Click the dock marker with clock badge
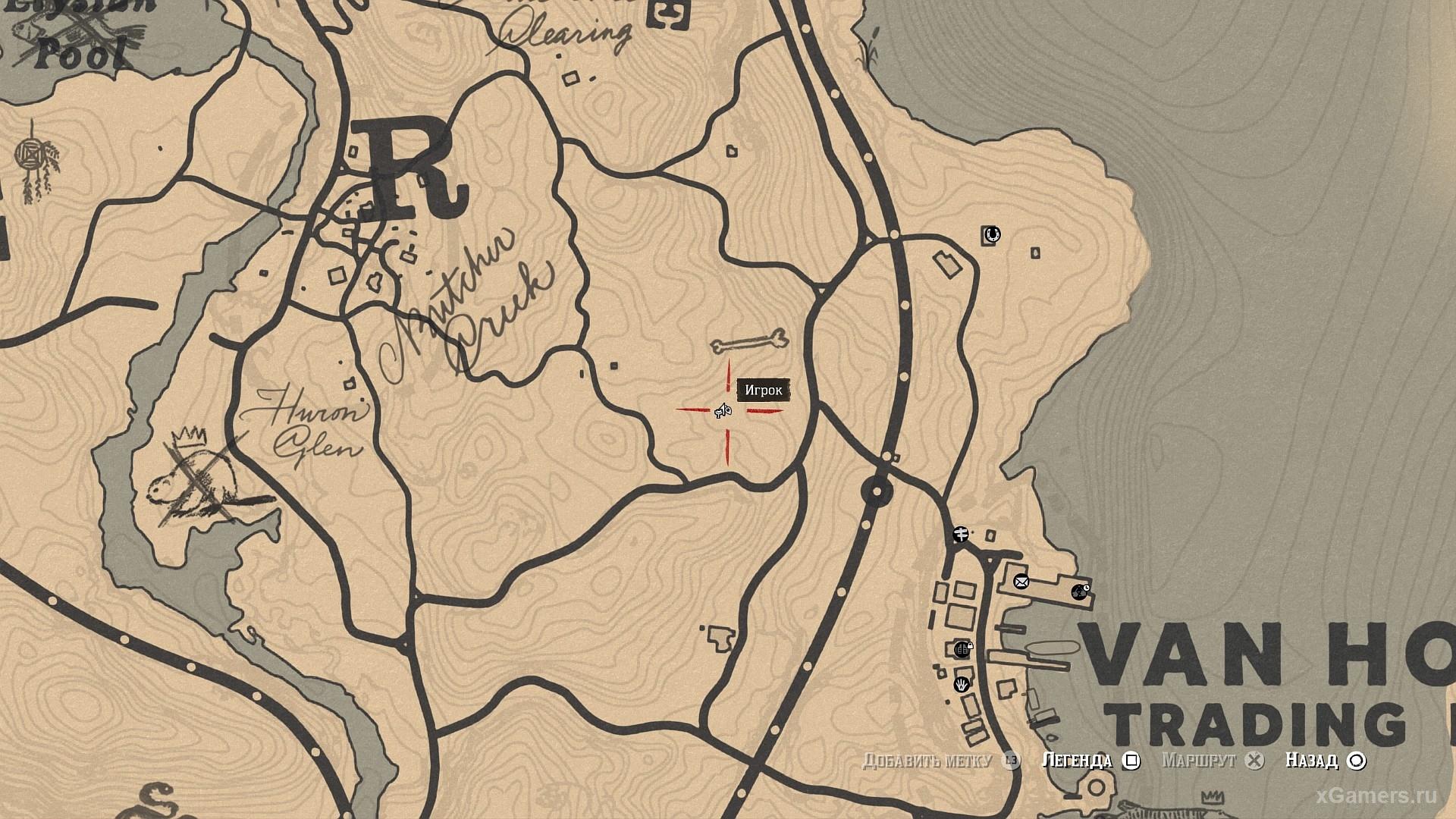The width and height of the screenshot is (1456, 819). click(x=1079, y=591)
